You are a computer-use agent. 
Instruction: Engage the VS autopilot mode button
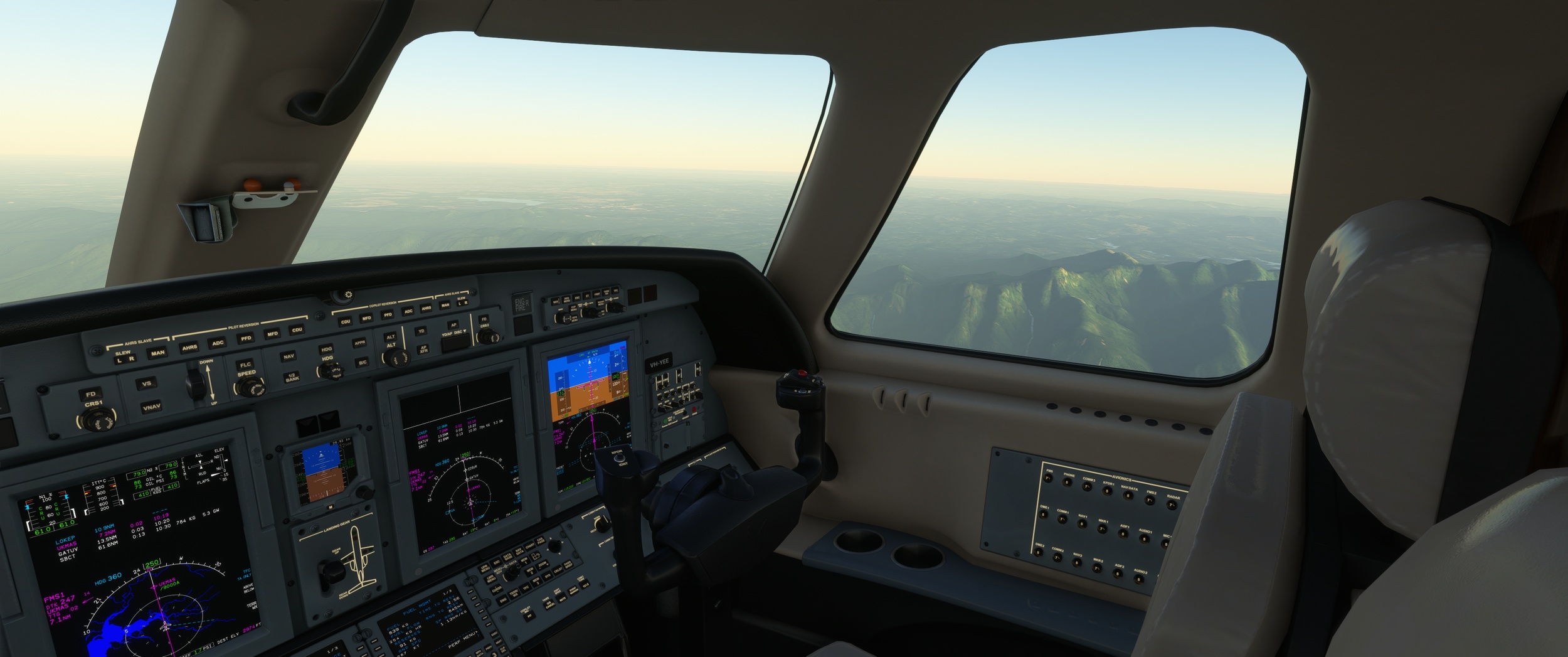point(147,384)
